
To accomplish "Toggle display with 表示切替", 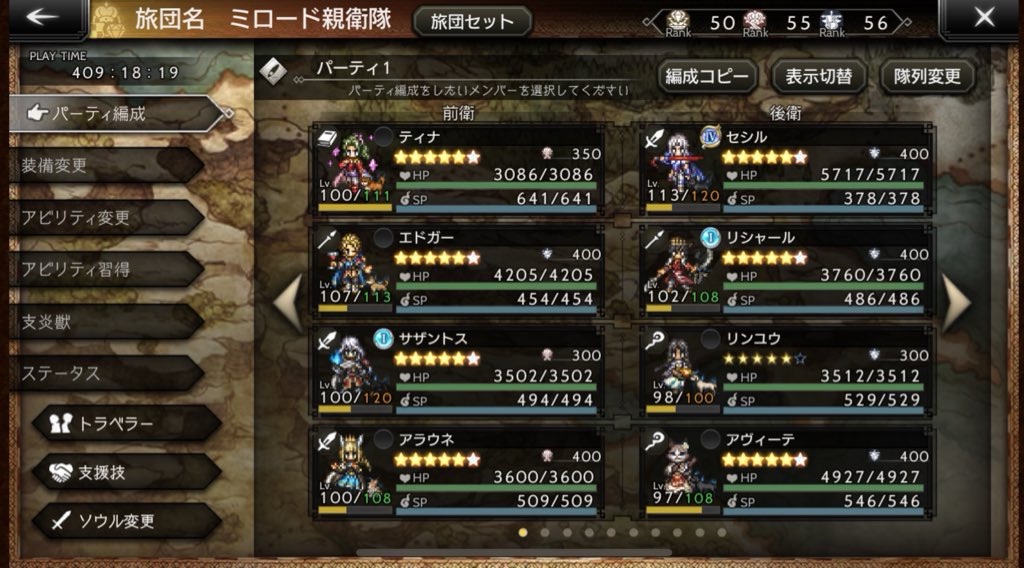I will (819, 76).
